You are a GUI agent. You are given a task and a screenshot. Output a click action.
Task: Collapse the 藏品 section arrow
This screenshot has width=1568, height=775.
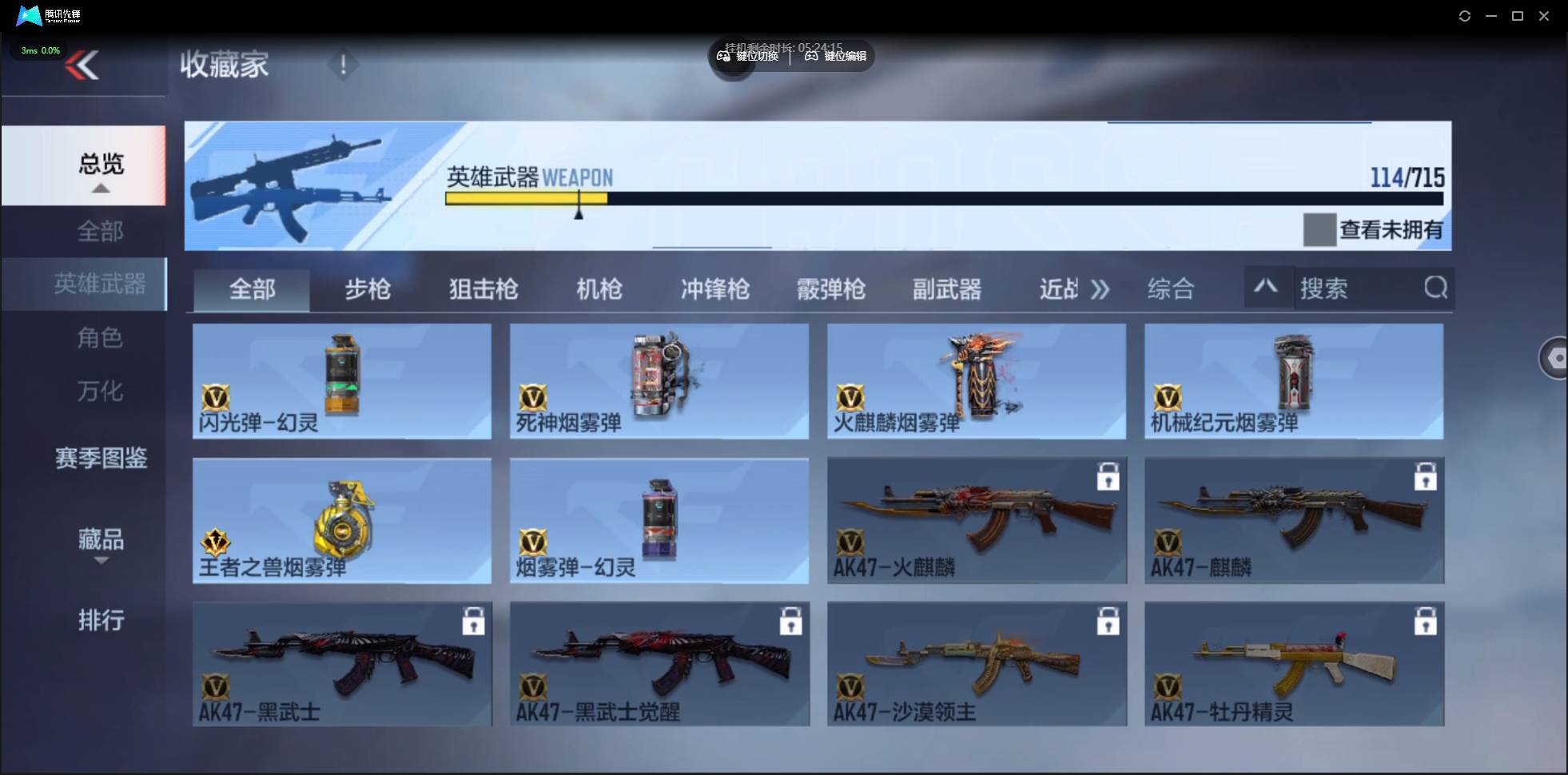tap(101, 562)
